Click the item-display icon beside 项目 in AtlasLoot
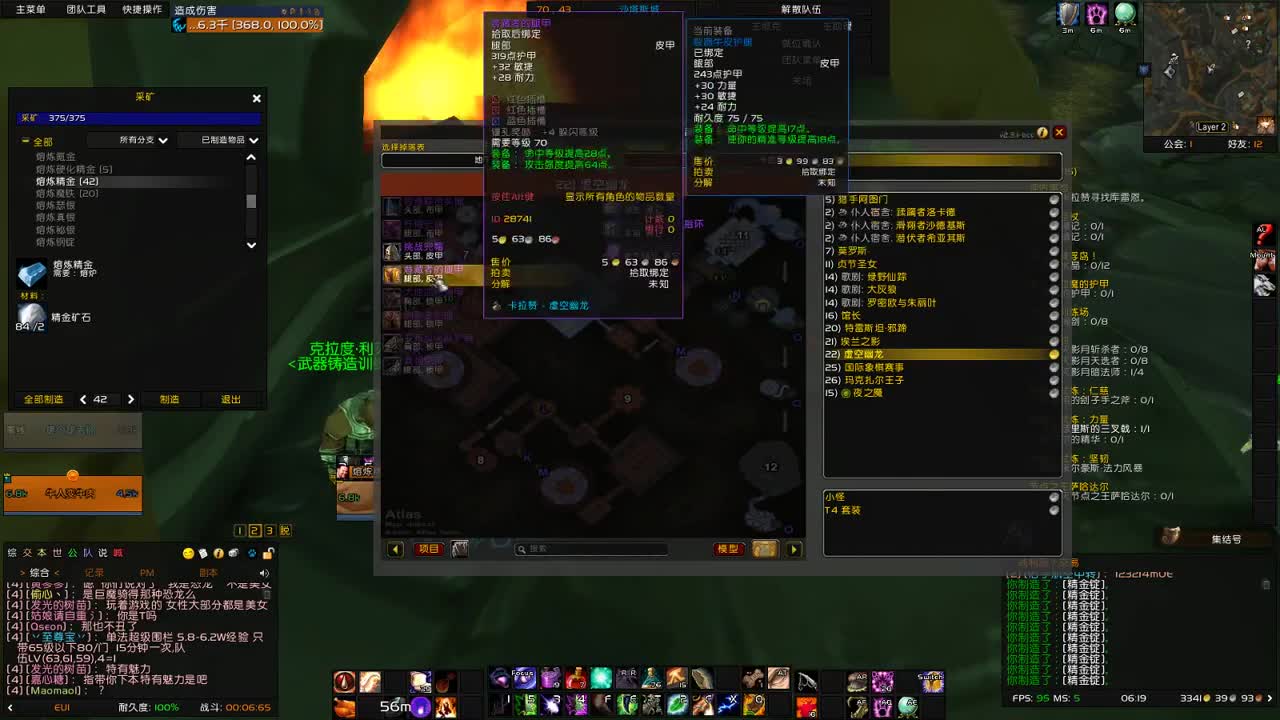 pyautogui.click(x=459, y=550)
